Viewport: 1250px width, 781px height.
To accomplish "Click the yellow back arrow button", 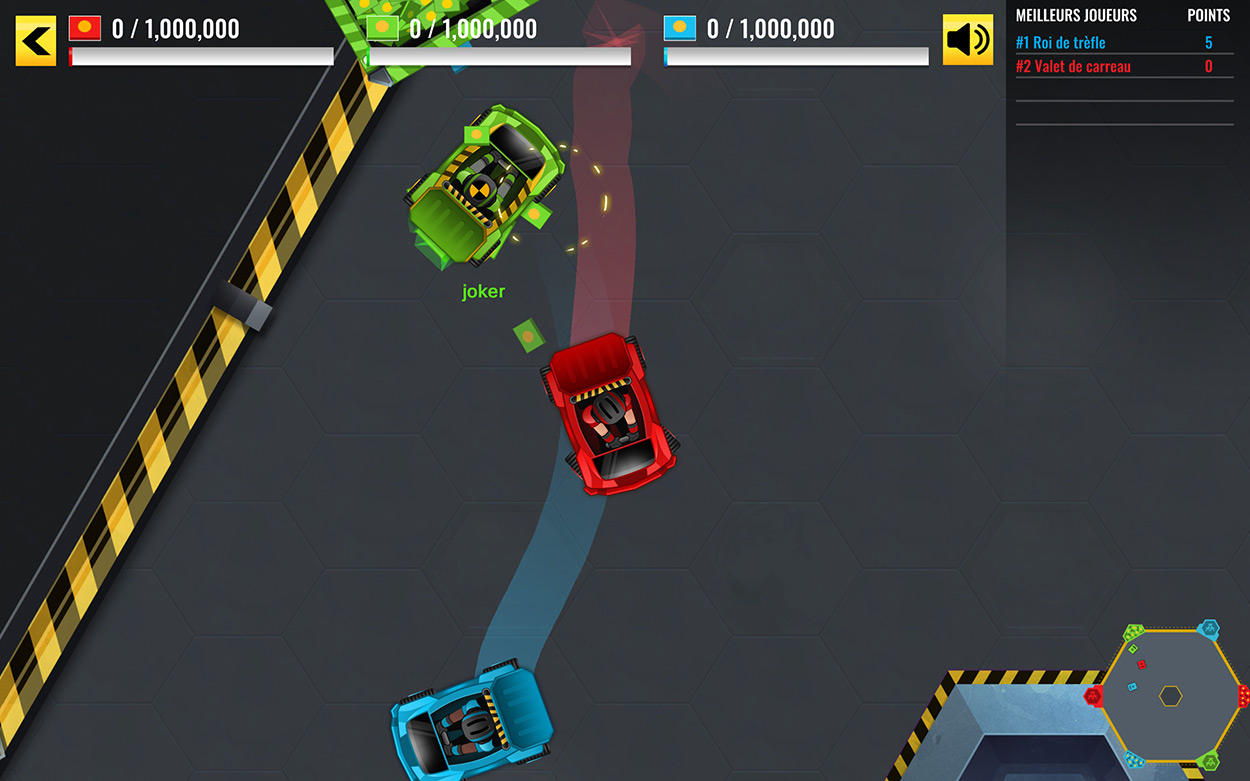I will coord(36,40).
